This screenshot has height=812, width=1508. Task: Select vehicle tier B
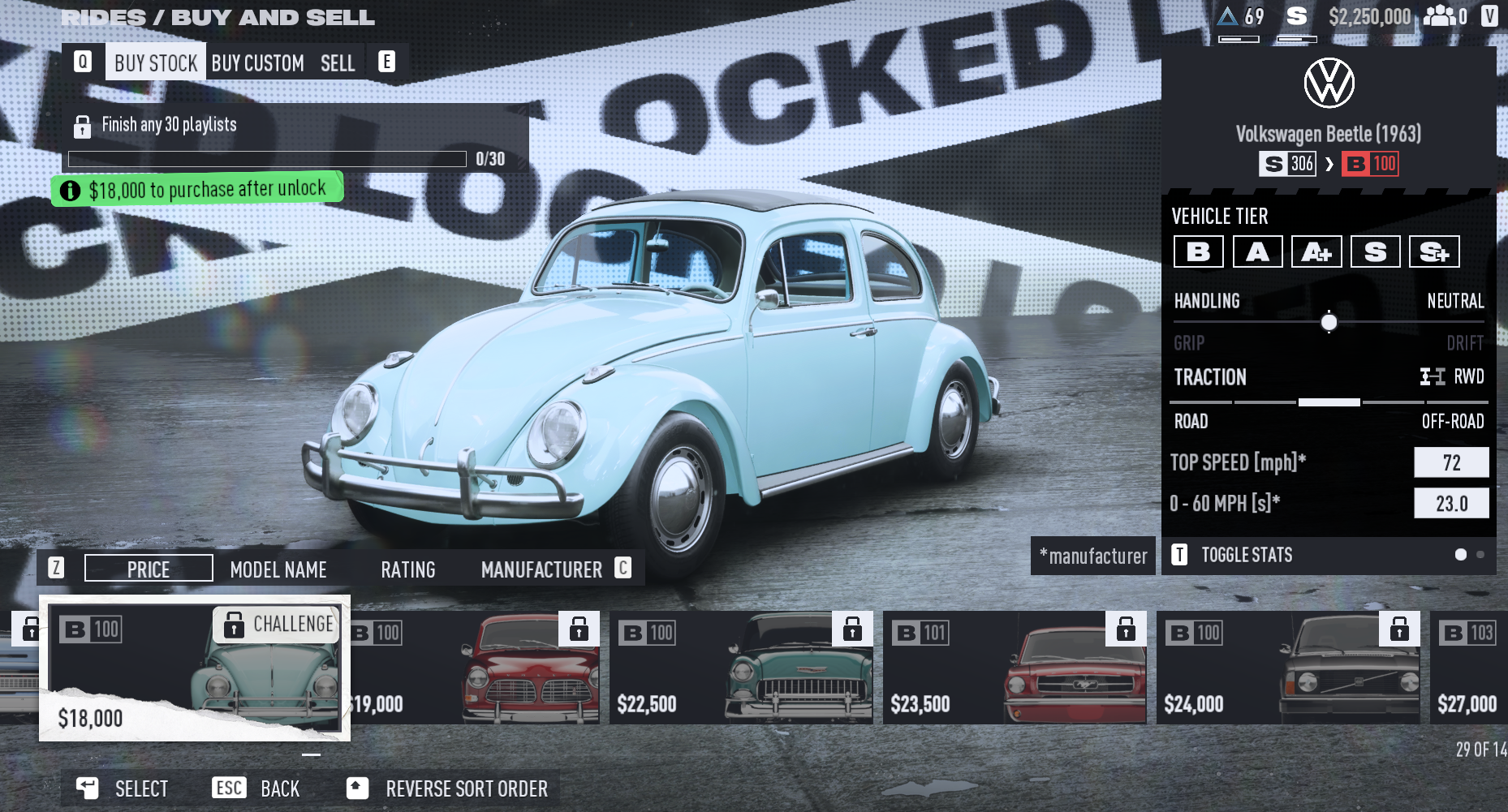(x=1199, y=251)
